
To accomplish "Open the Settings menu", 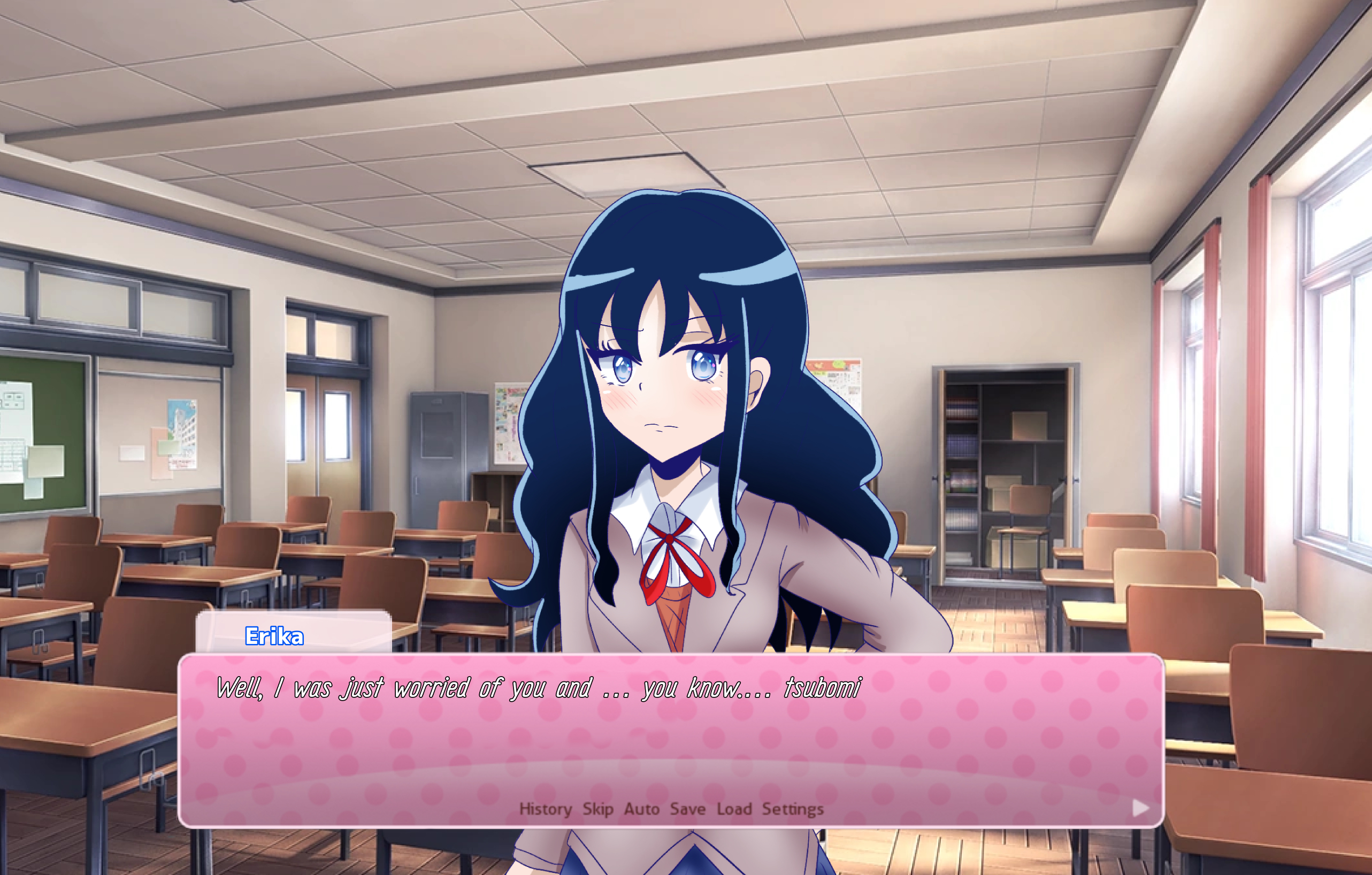I will [793, 809].
